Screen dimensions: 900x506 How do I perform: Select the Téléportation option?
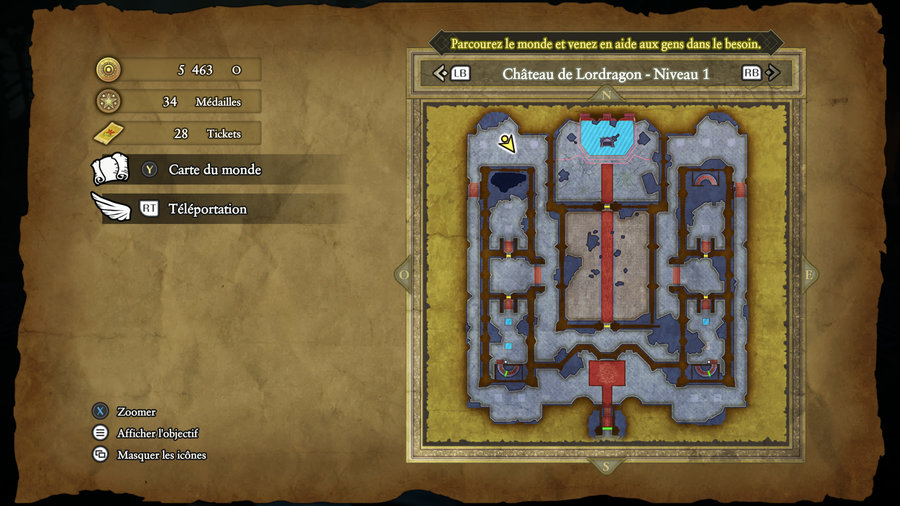click(207, 209)
